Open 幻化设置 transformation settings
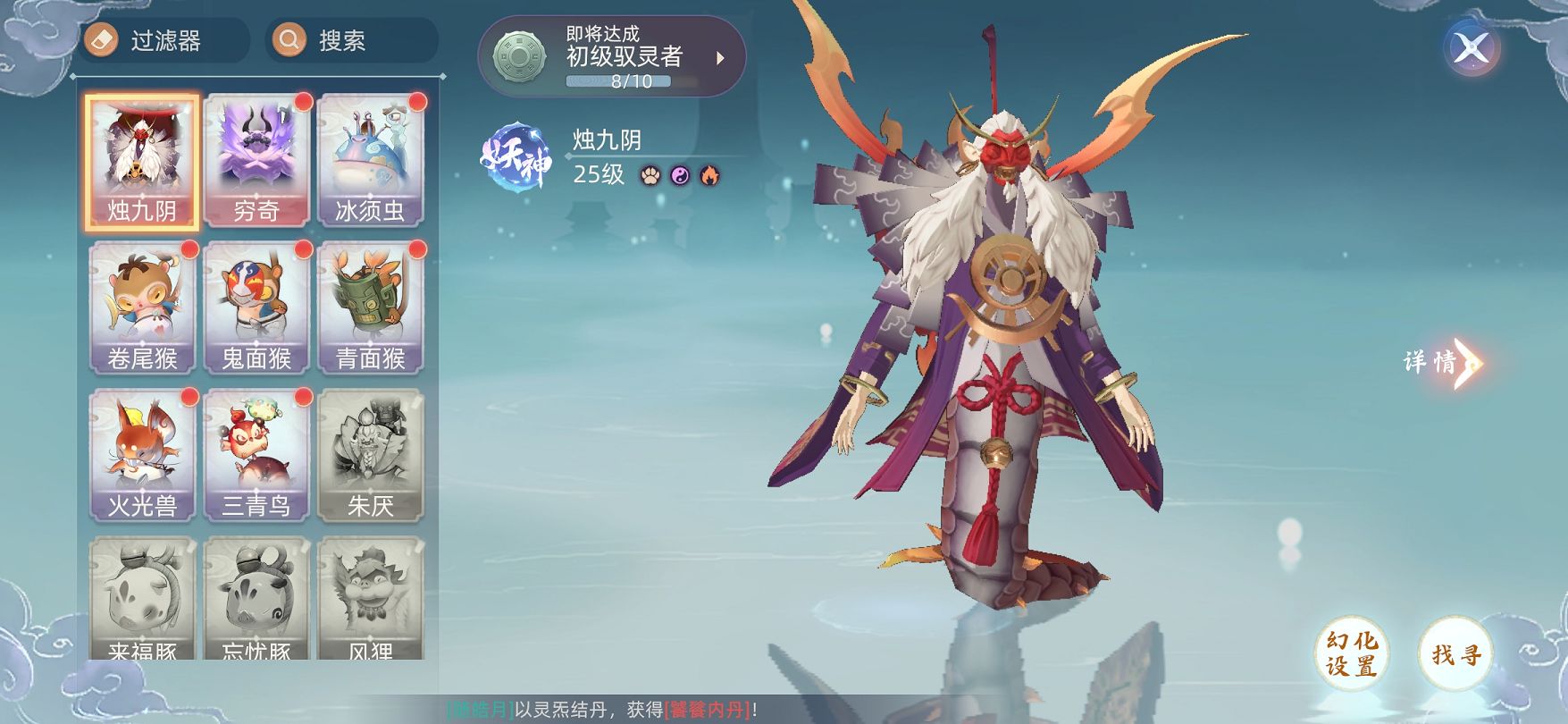1568x724 pixels. [x=1351, y=653]
